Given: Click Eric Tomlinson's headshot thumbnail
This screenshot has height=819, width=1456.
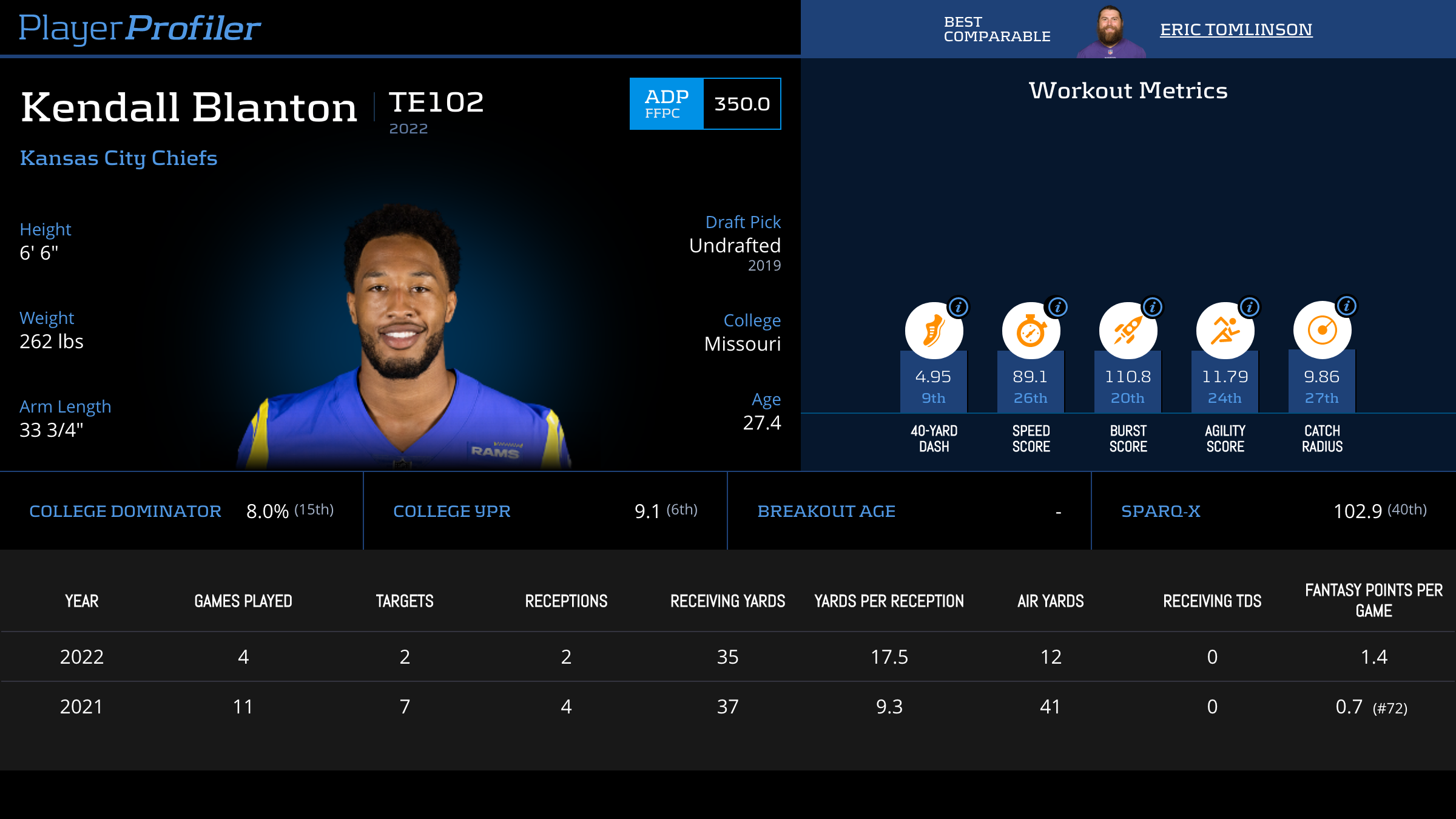Looking at the screenshot, I should pos(1110,32).
